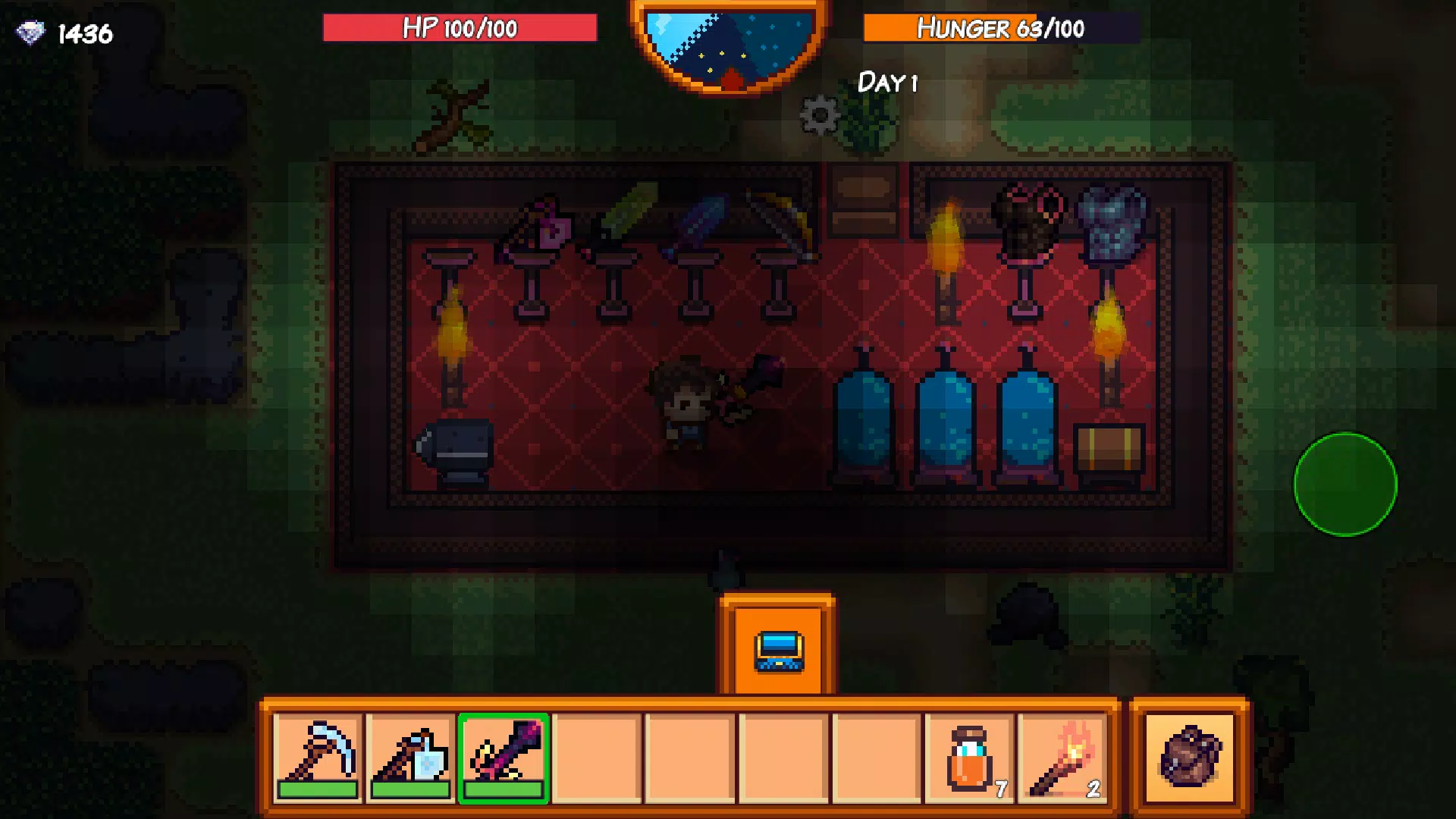Image resolution: width=1456 pixels, height=819 pixels.
Task: Click the day-night clock at top center
Action: coord(730,42)
